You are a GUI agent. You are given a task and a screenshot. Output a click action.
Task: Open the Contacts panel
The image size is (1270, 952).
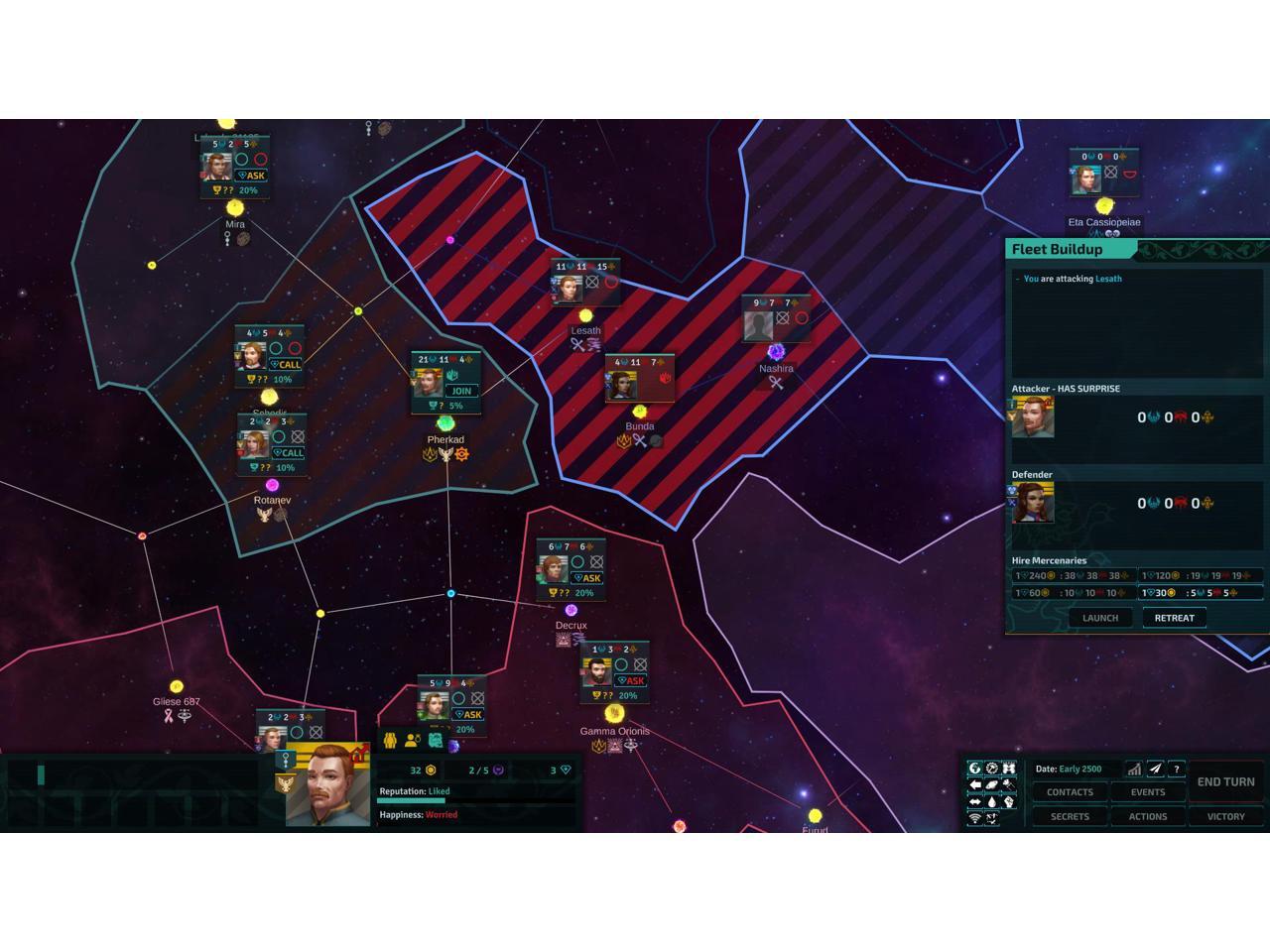tap(1070, 792)
